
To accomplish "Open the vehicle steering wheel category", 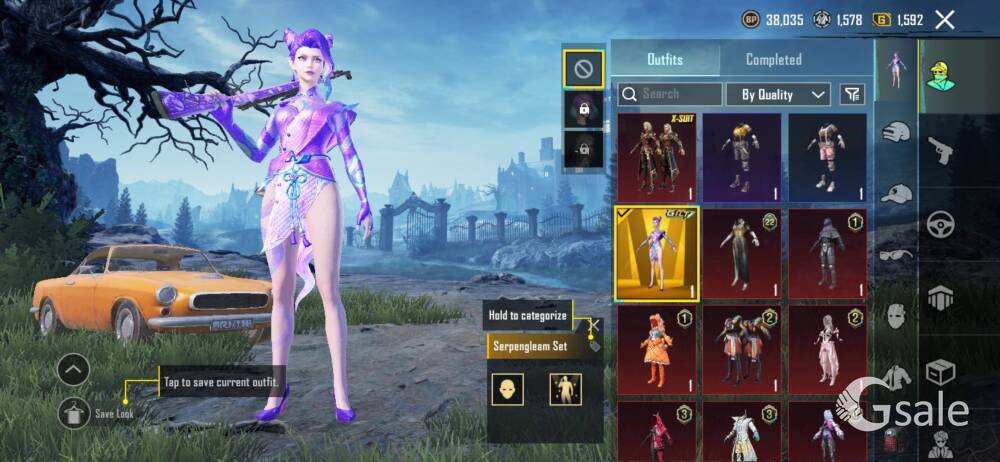I will pos(940,224).
